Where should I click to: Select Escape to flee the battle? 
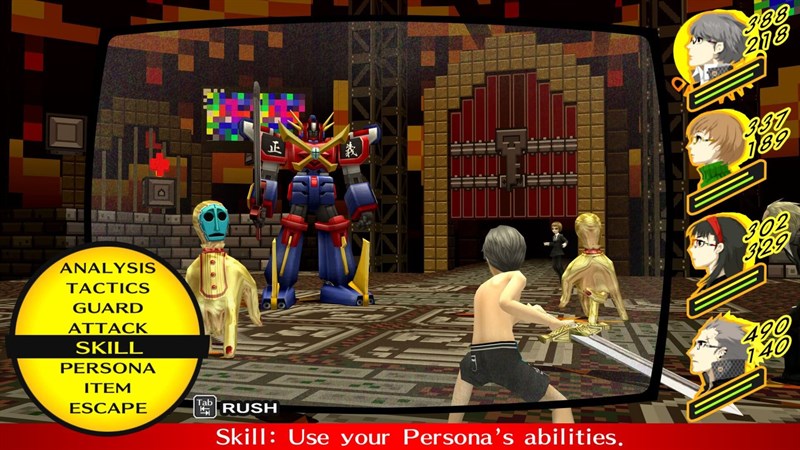click(107, 408)
